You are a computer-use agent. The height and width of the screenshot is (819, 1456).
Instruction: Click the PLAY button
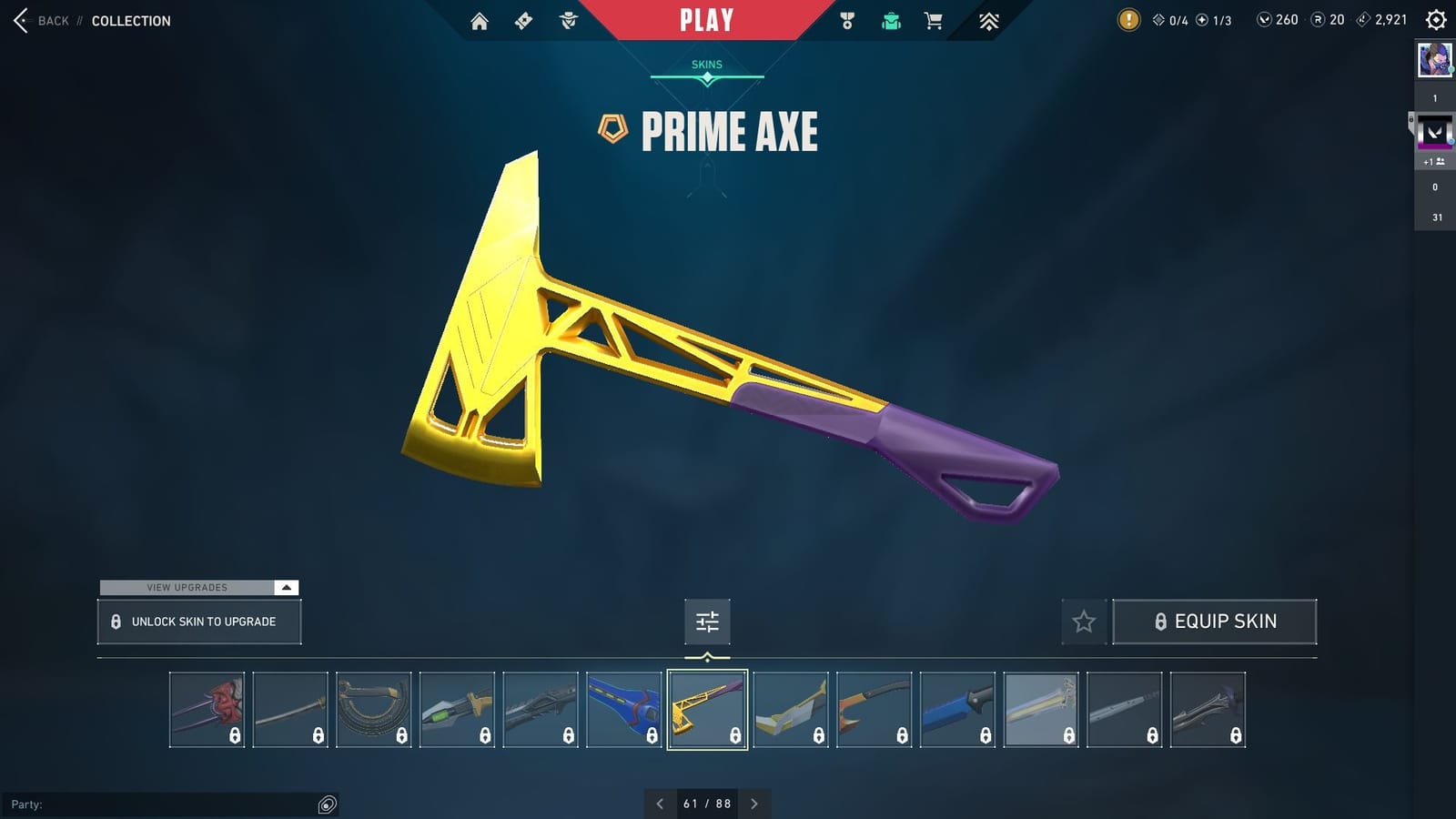tap(707, 19)
